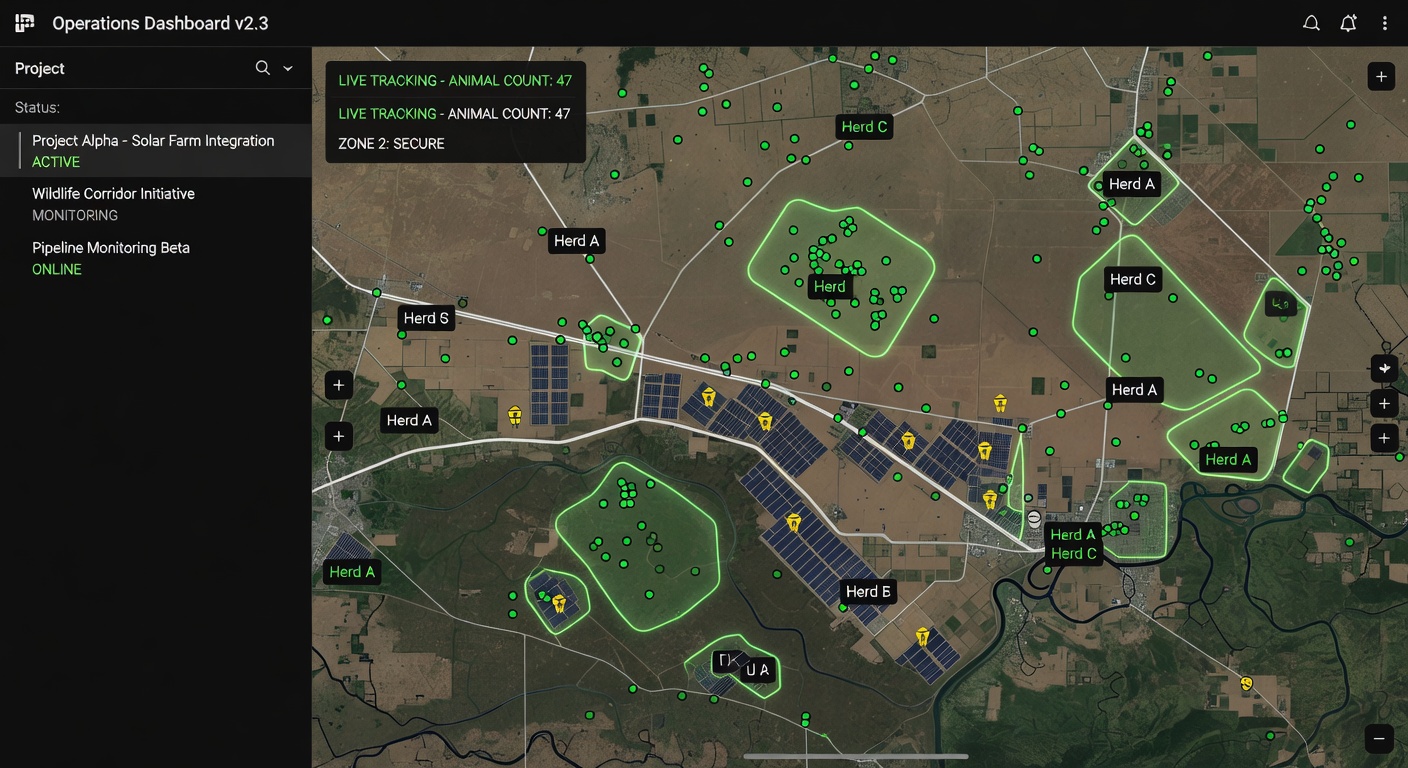Viewport: 1408px width, 768px height.
Task: Toggle the green Herd A marker near bottom left
Action: [352, 571]
